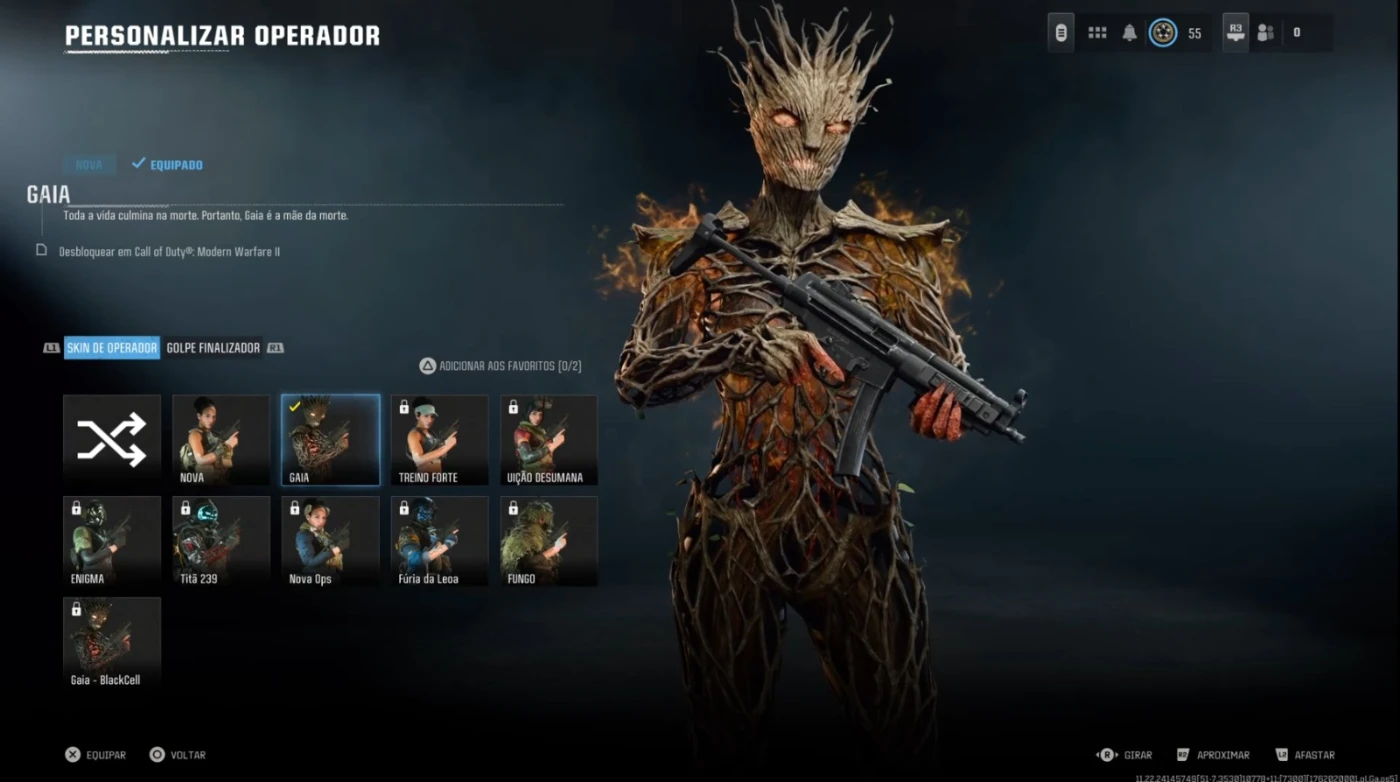Select the Fungo operator skin
This screenshot has height=782, width=1400.
548,541
